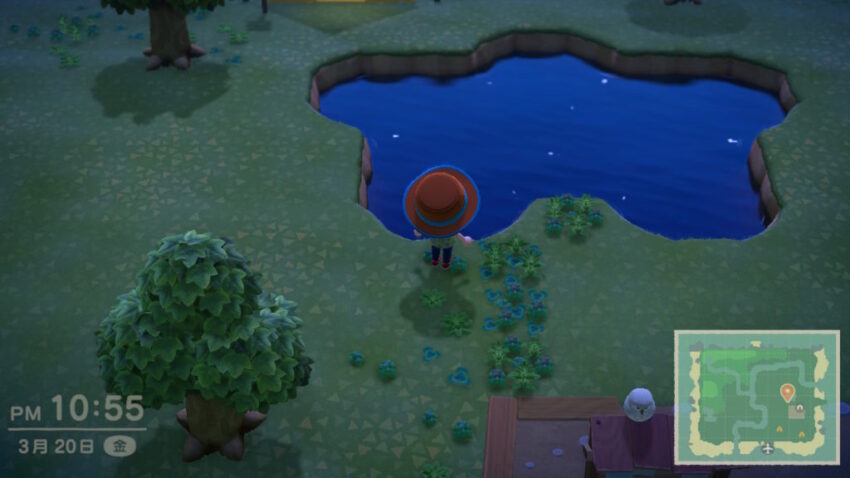
Task: Click the orange location pin on minimap
Action: [787, 392]
